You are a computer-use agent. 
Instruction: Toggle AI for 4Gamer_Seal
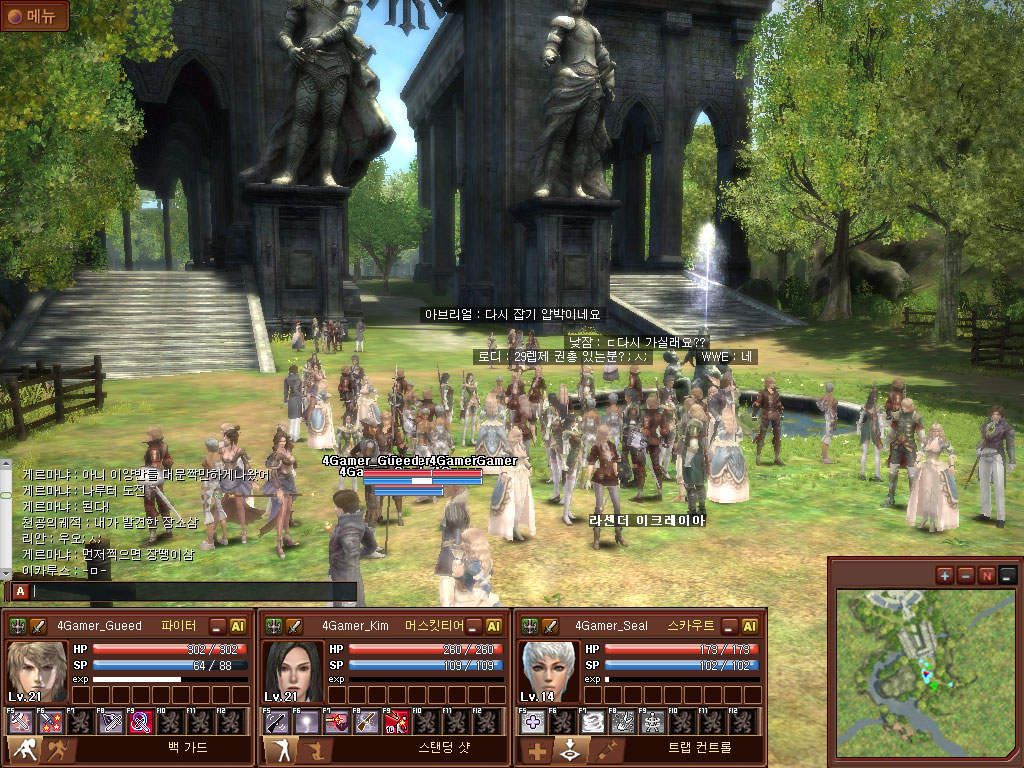click(749, 626)
